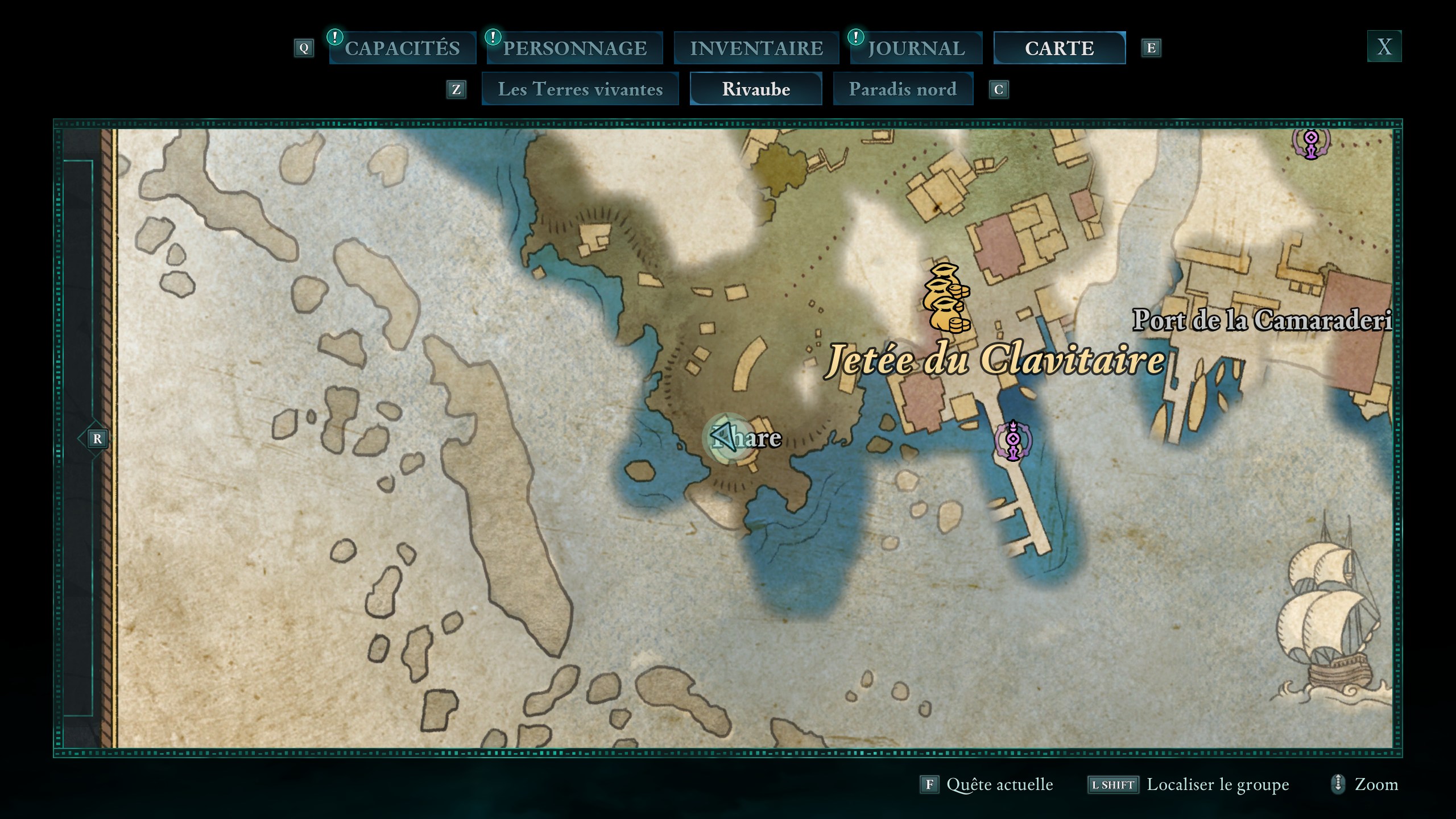Switch to the Personnage tab
Screen dimensions: 1456x819
click(574, 48)
